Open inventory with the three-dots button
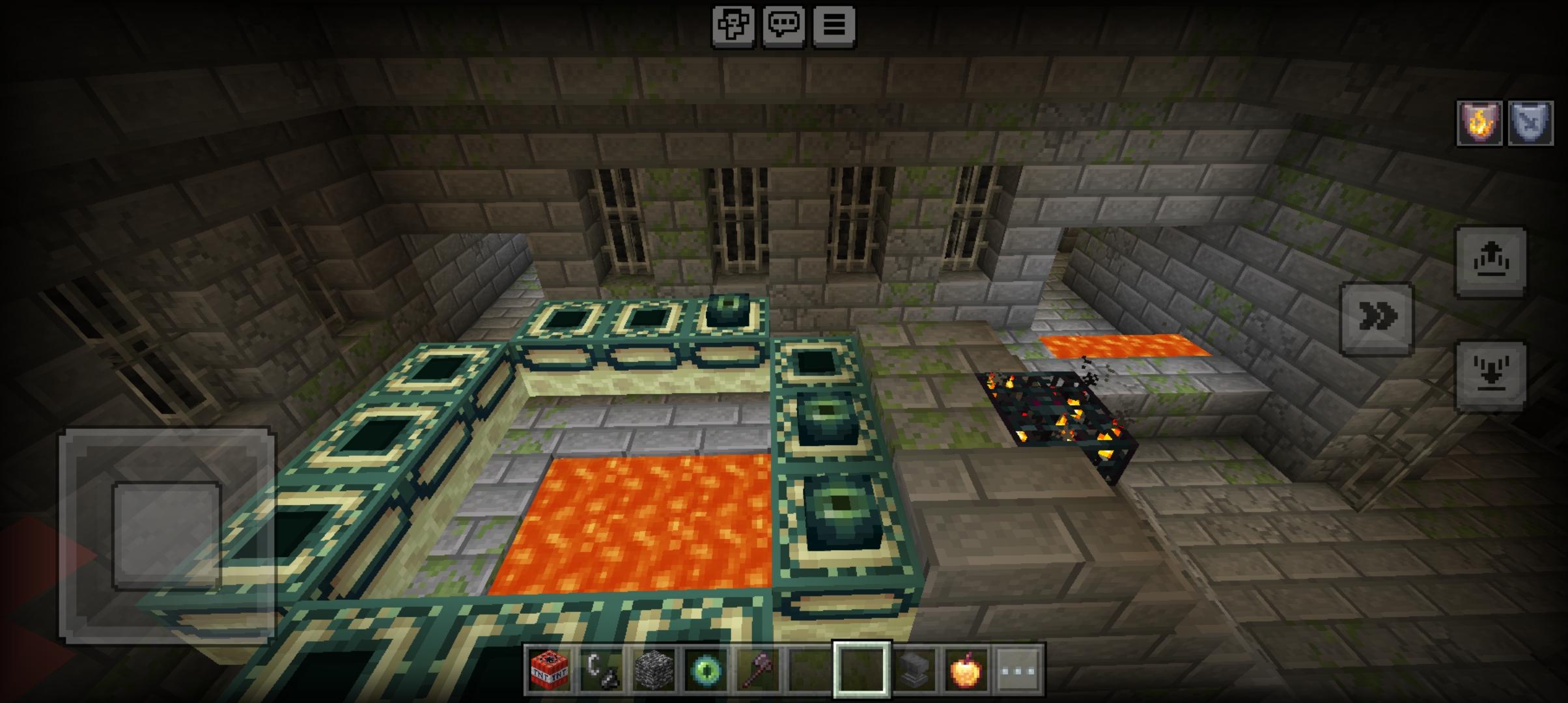Screen dimensions: 1568x703 coord(1018,669)
